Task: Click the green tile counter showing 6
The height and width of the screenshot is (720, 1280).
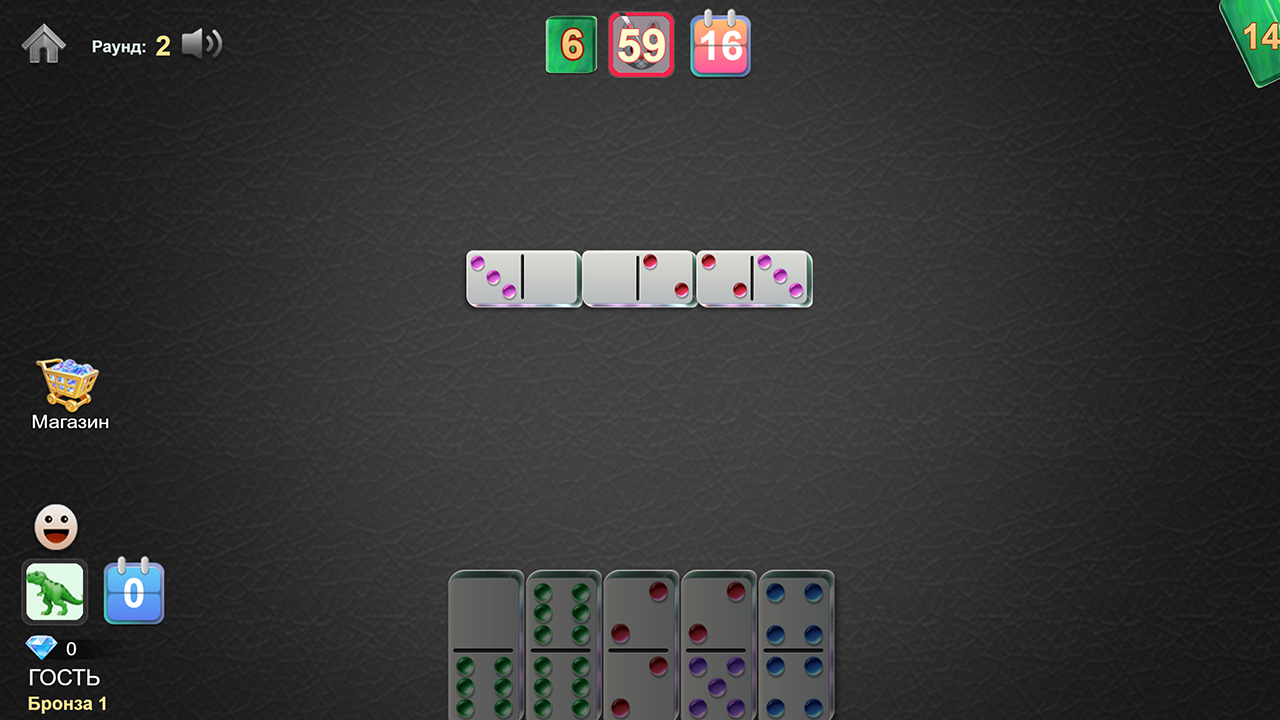Action: coord(571,44)
